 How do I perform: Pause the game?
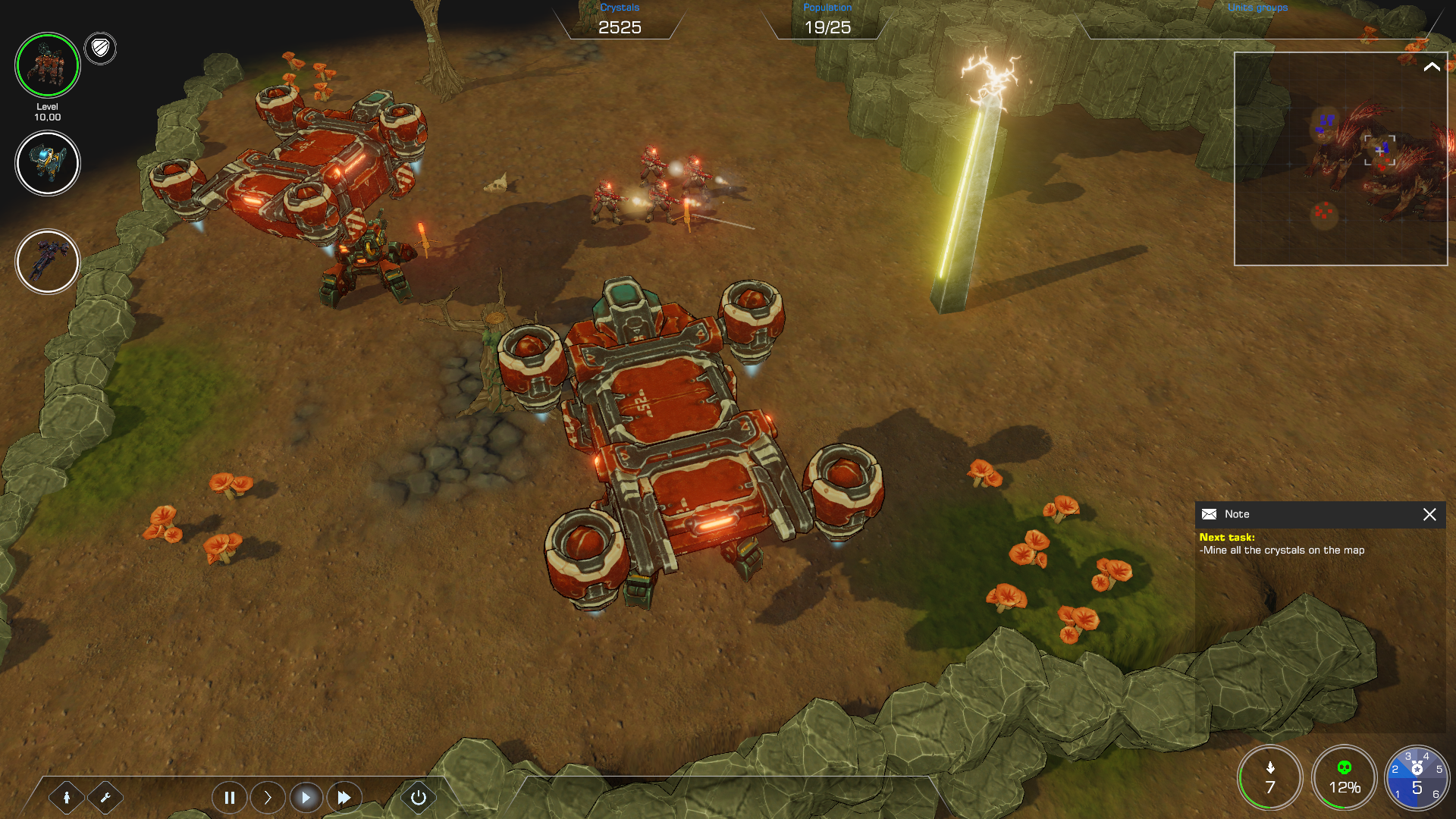point(229,797)
